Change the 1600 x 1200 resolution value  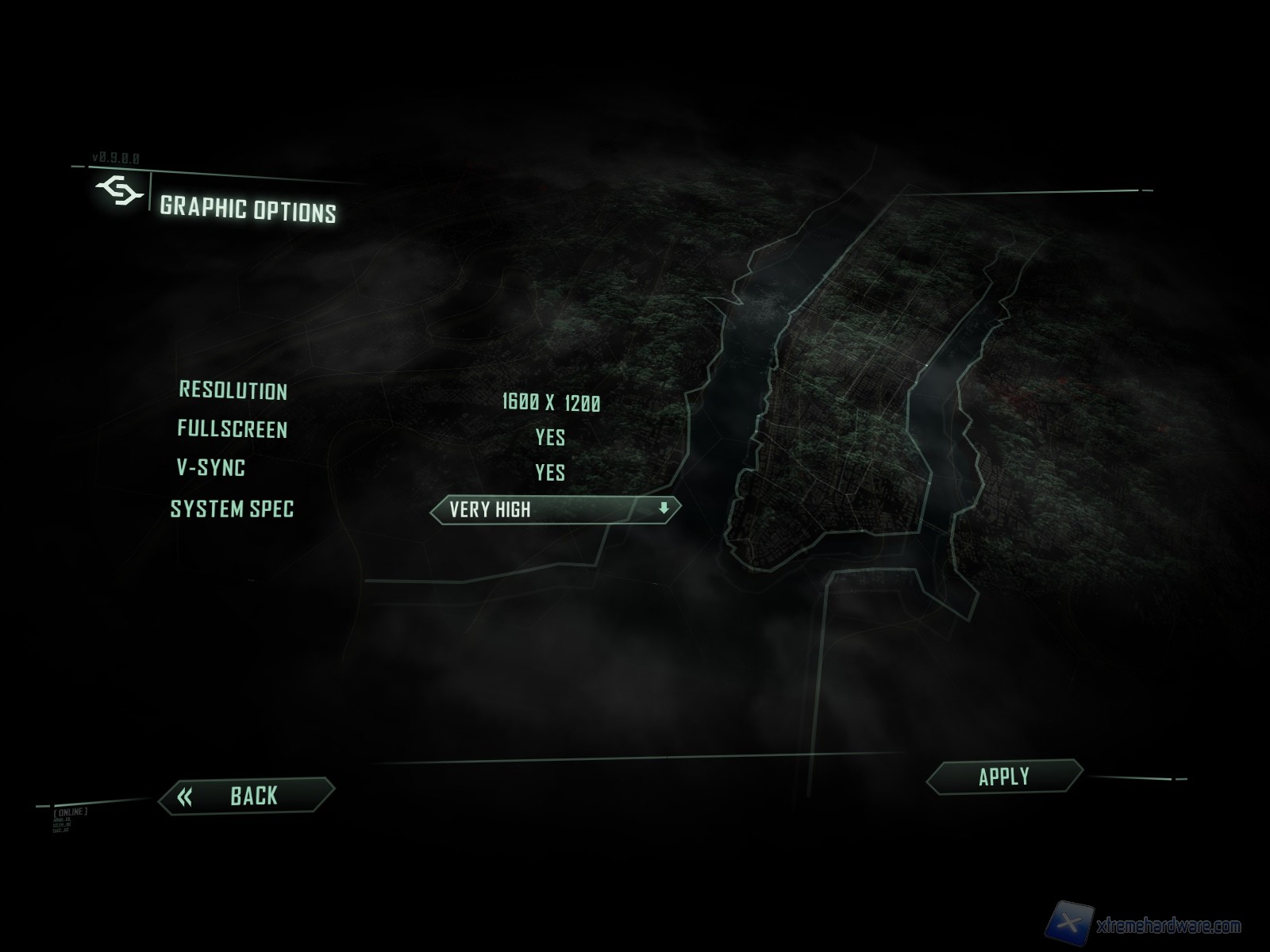point(551,403)
